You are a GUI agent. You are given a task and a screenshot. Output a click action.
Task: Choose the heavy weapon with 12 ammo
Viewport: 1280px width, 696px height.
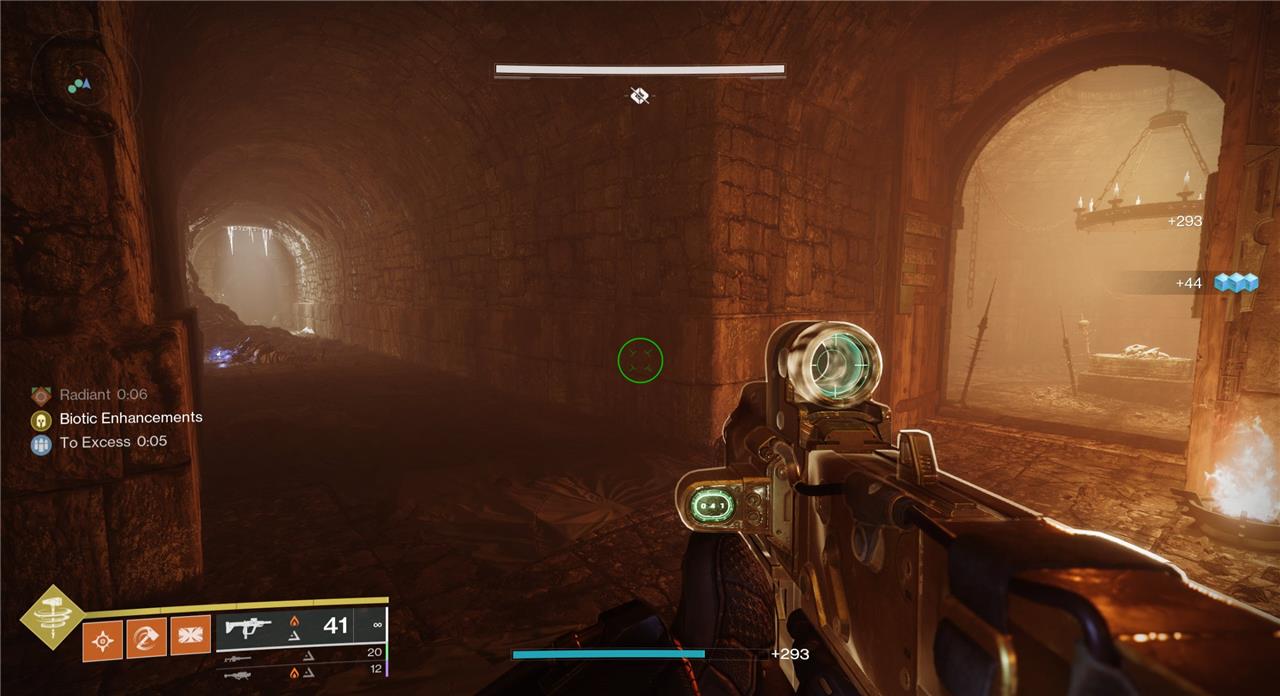238,674
